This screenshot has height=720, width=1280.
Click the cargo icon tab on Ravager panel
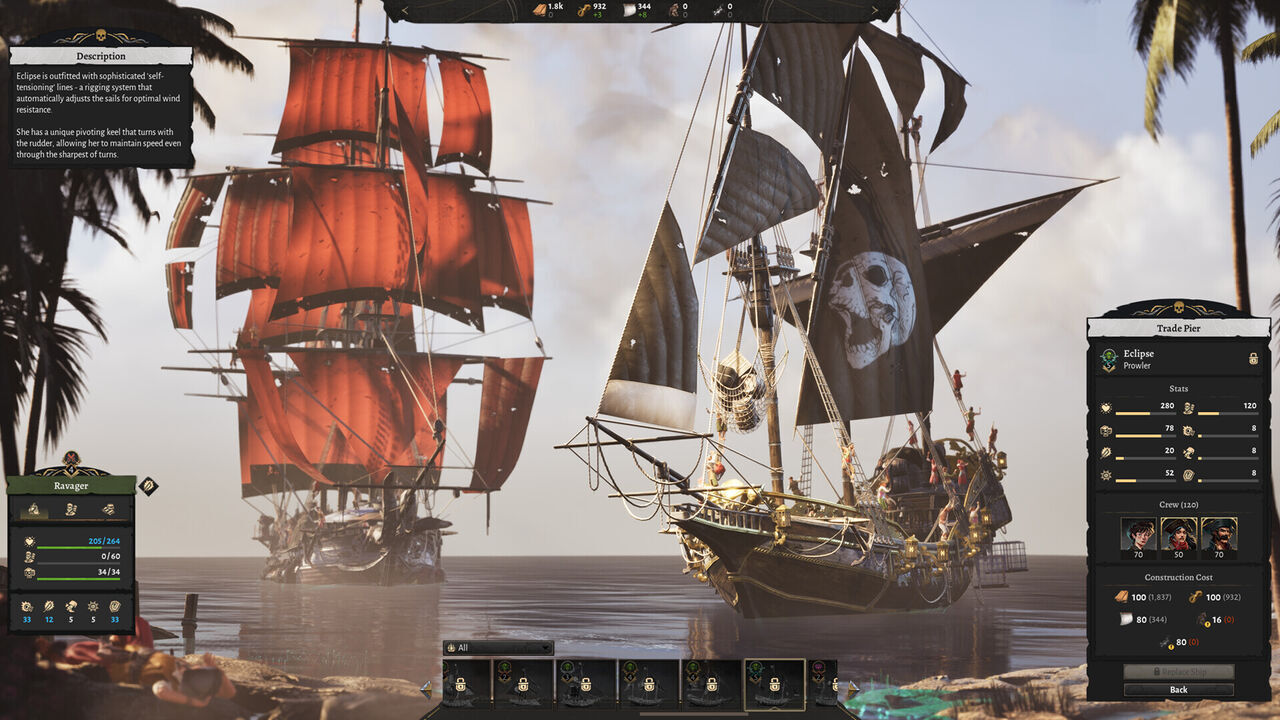pos(109,509)
